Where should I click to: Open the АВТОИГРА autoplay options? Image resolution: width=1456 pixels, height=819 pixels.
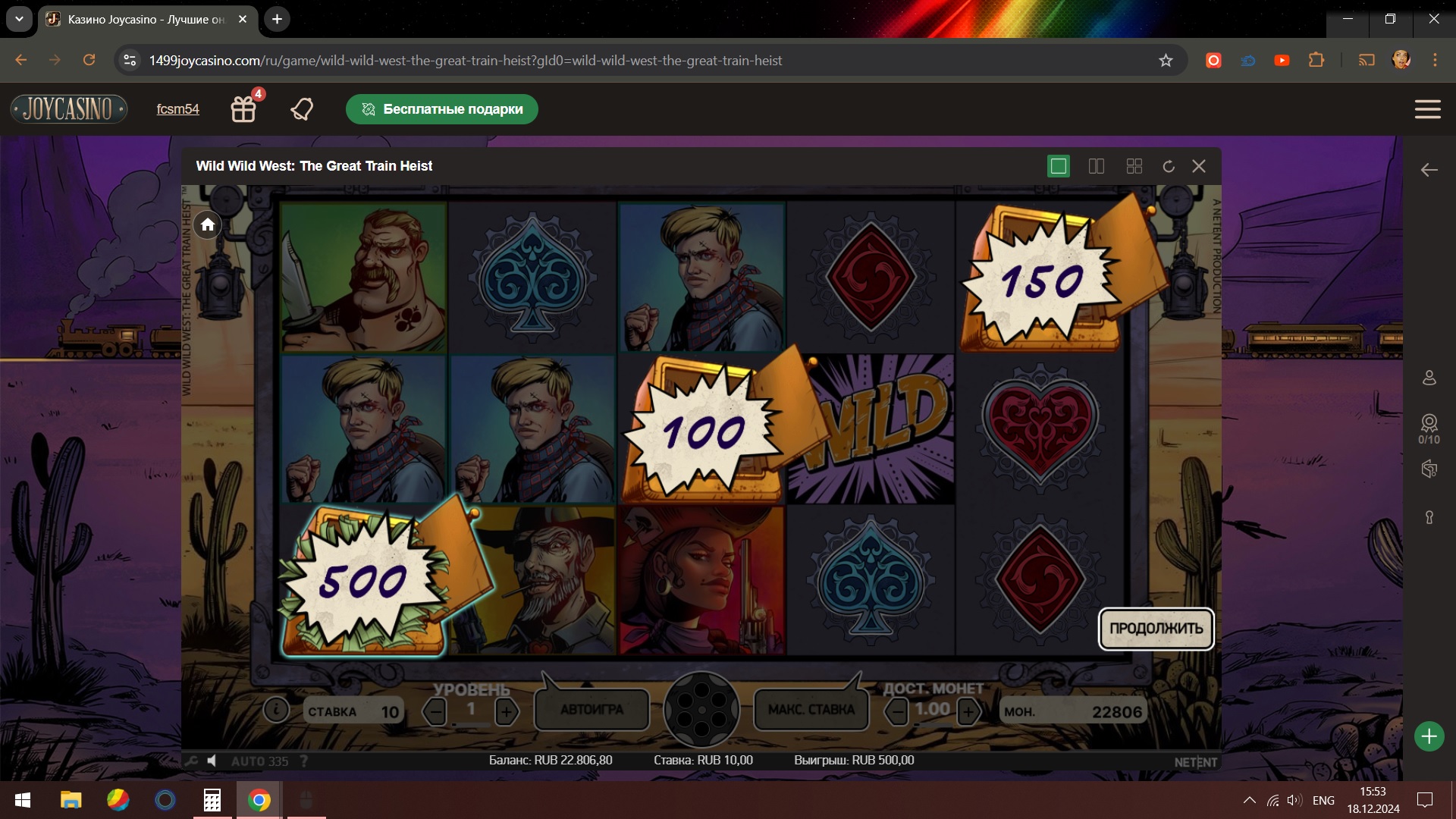click(591, 710)
